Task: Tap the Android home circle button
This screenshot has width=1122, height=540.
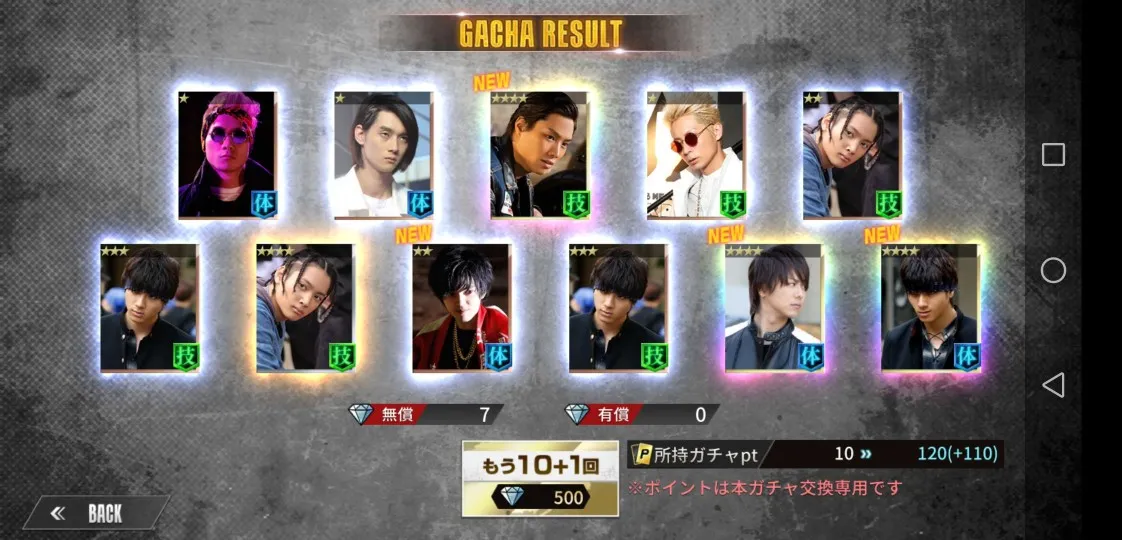Action: pos(1053,270)
